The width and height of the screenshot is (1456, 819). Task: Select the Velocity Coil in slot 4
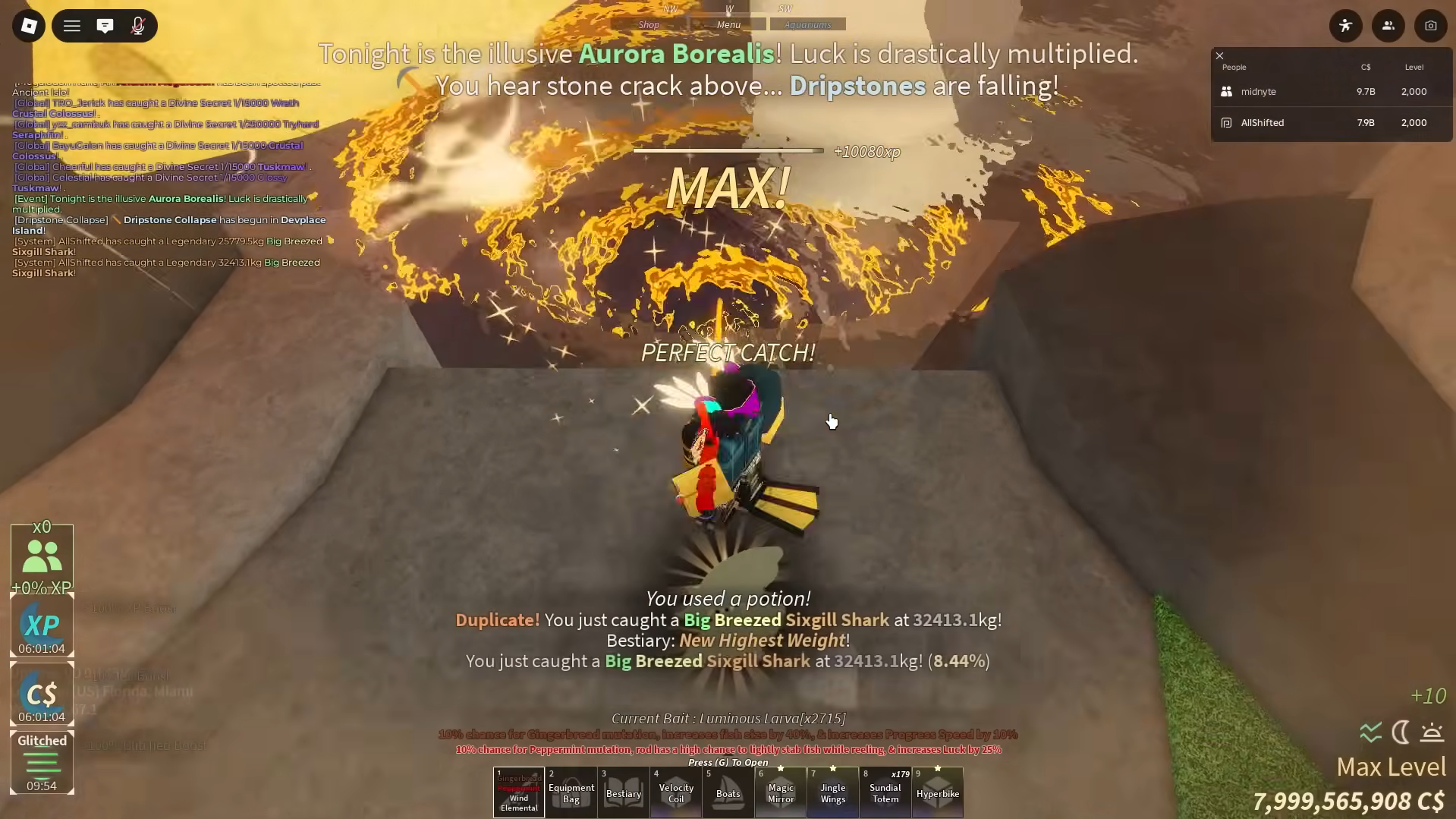click(x=675, y=792)
